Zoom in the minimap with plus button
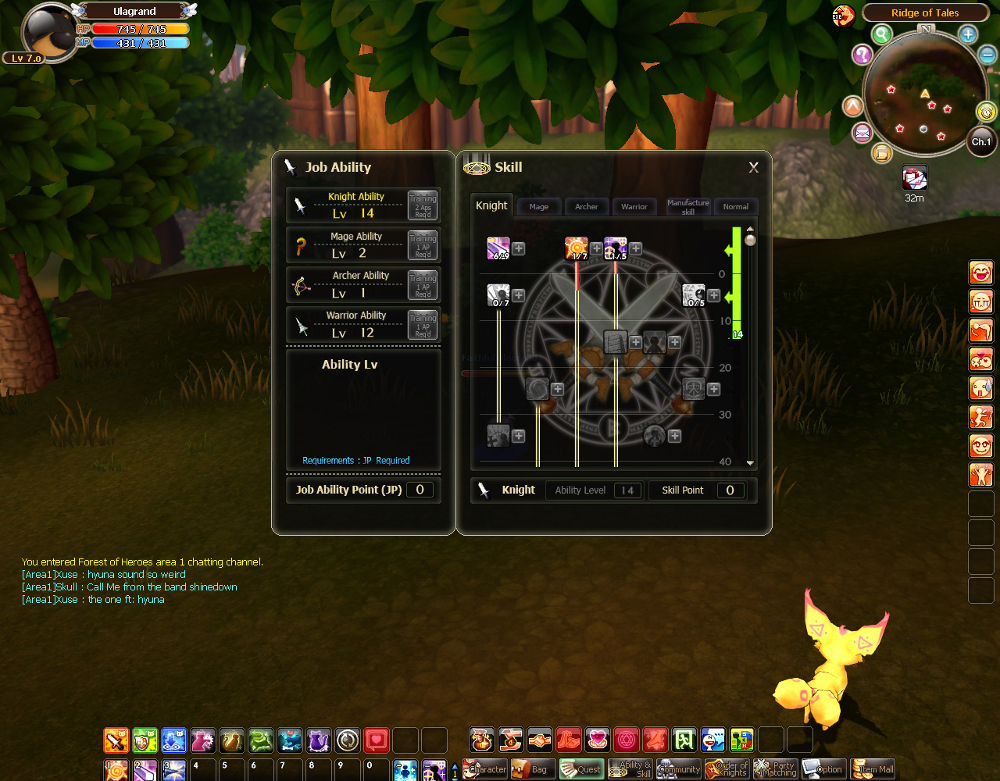 968,35
